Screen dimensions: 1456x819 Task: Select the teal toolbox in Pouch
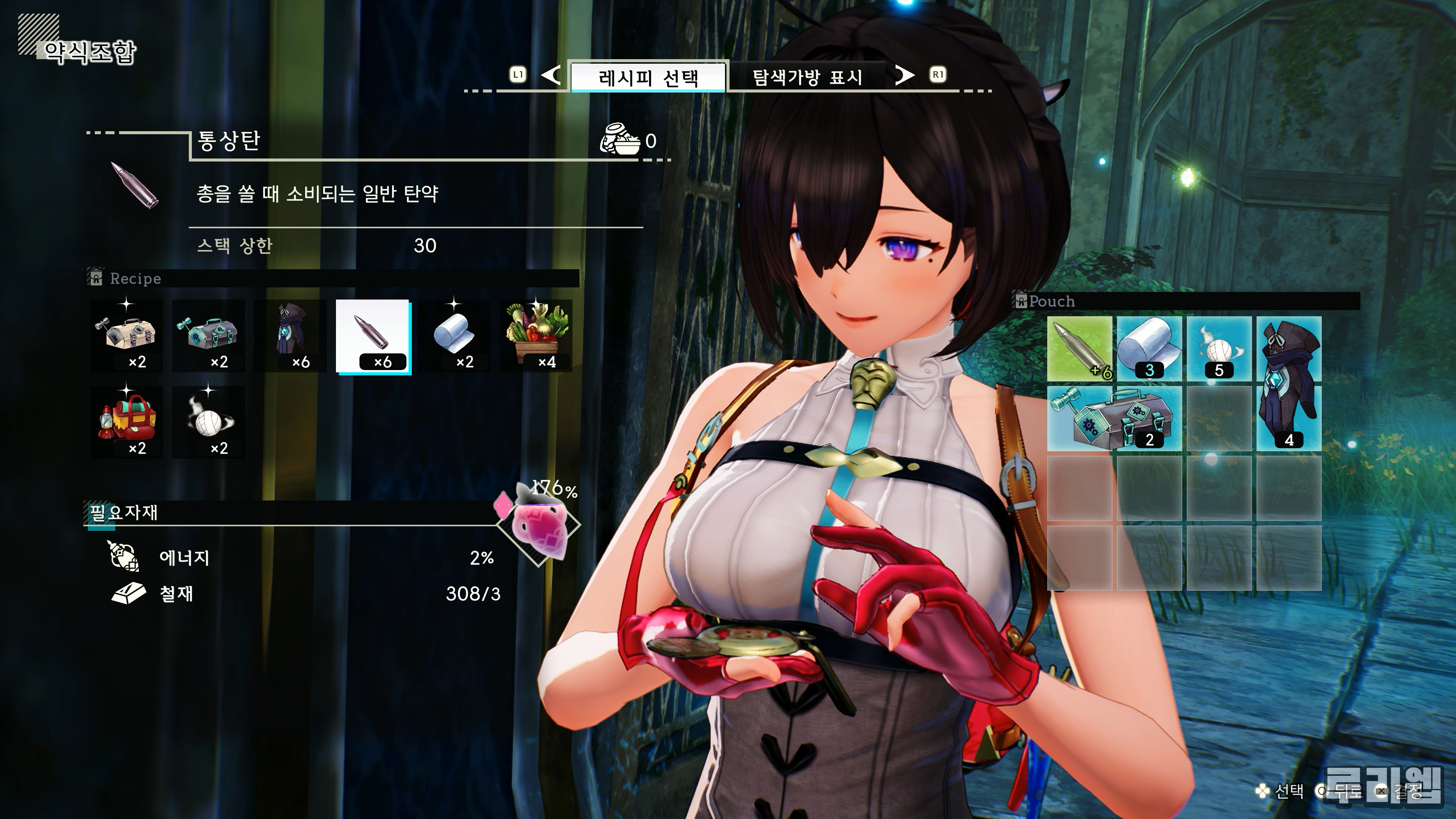coord(1114,418)
